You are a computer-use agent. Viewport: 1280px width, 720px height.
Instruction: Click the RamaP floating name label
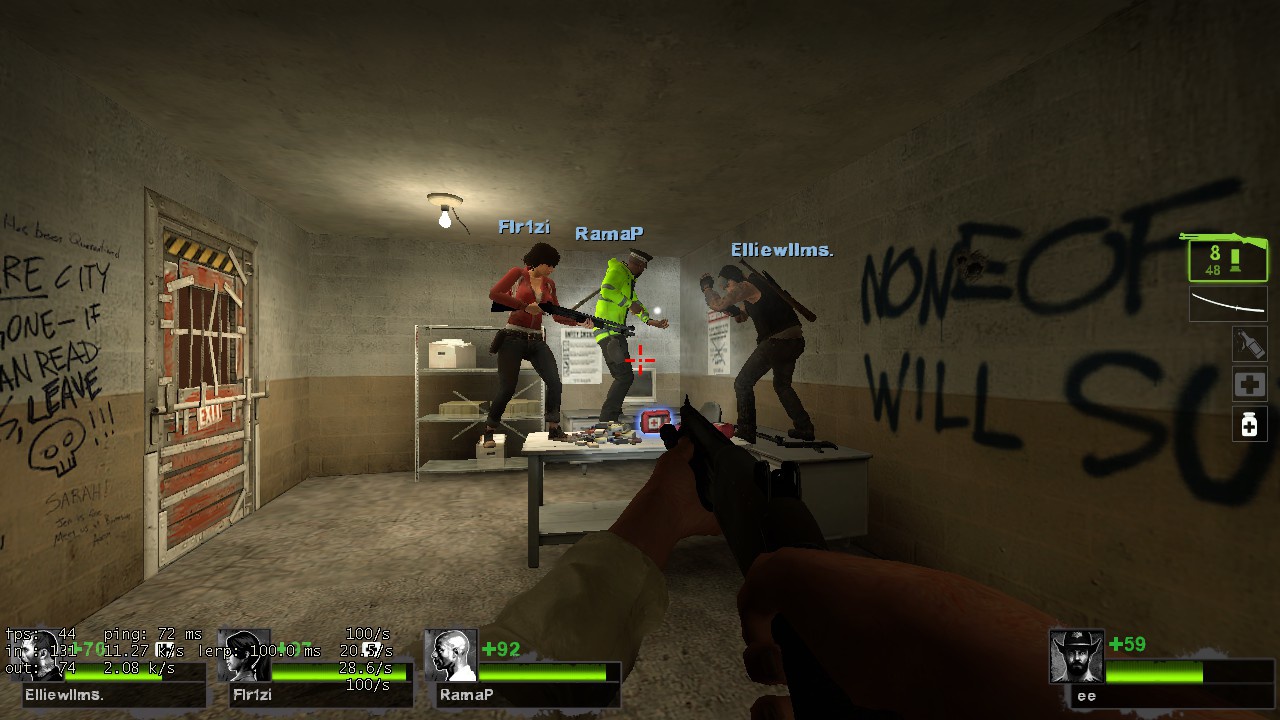608,232
